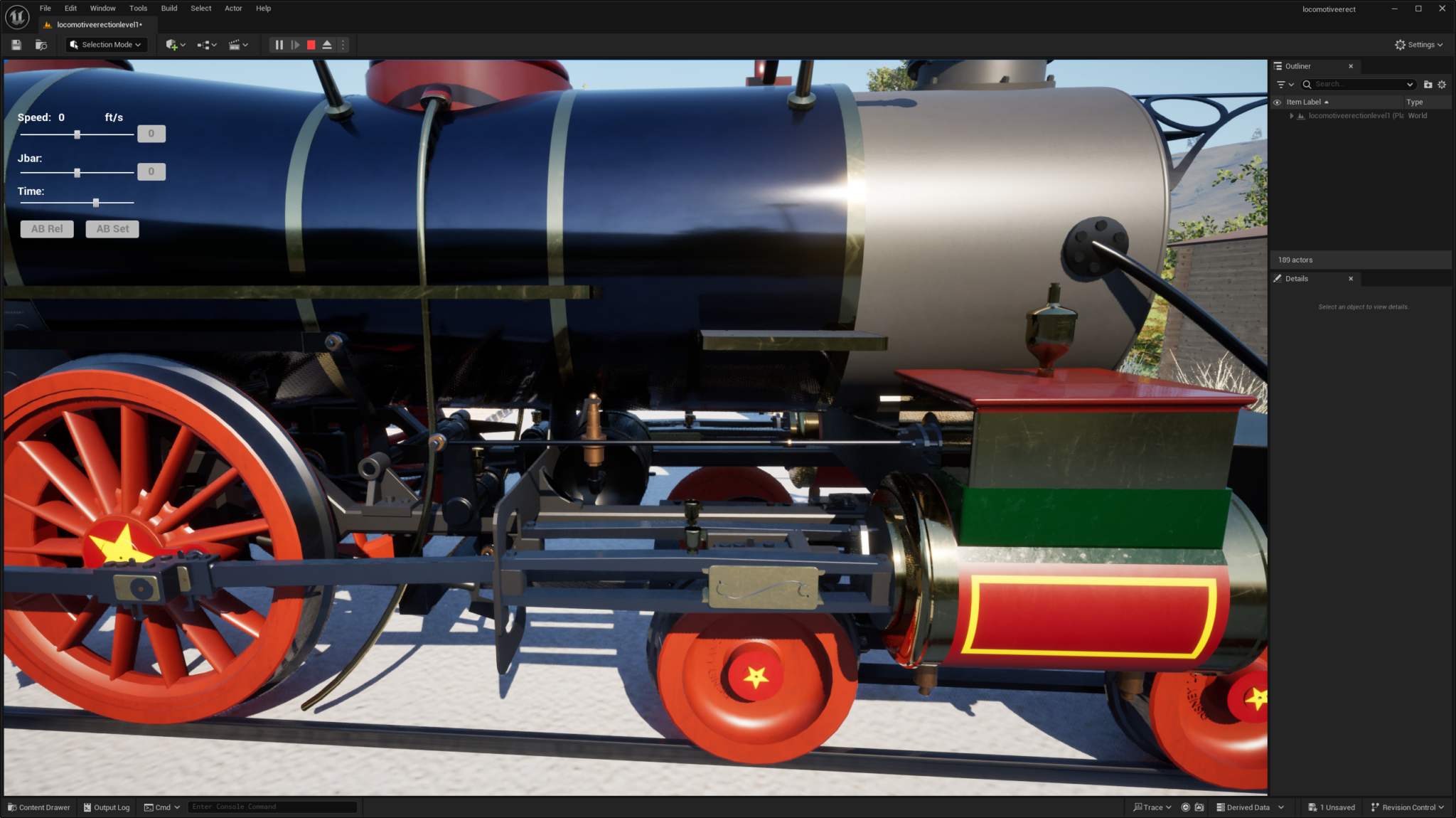Select the locomotiveerectionlevel1 level tab
1456x818 pixels.
96,23
